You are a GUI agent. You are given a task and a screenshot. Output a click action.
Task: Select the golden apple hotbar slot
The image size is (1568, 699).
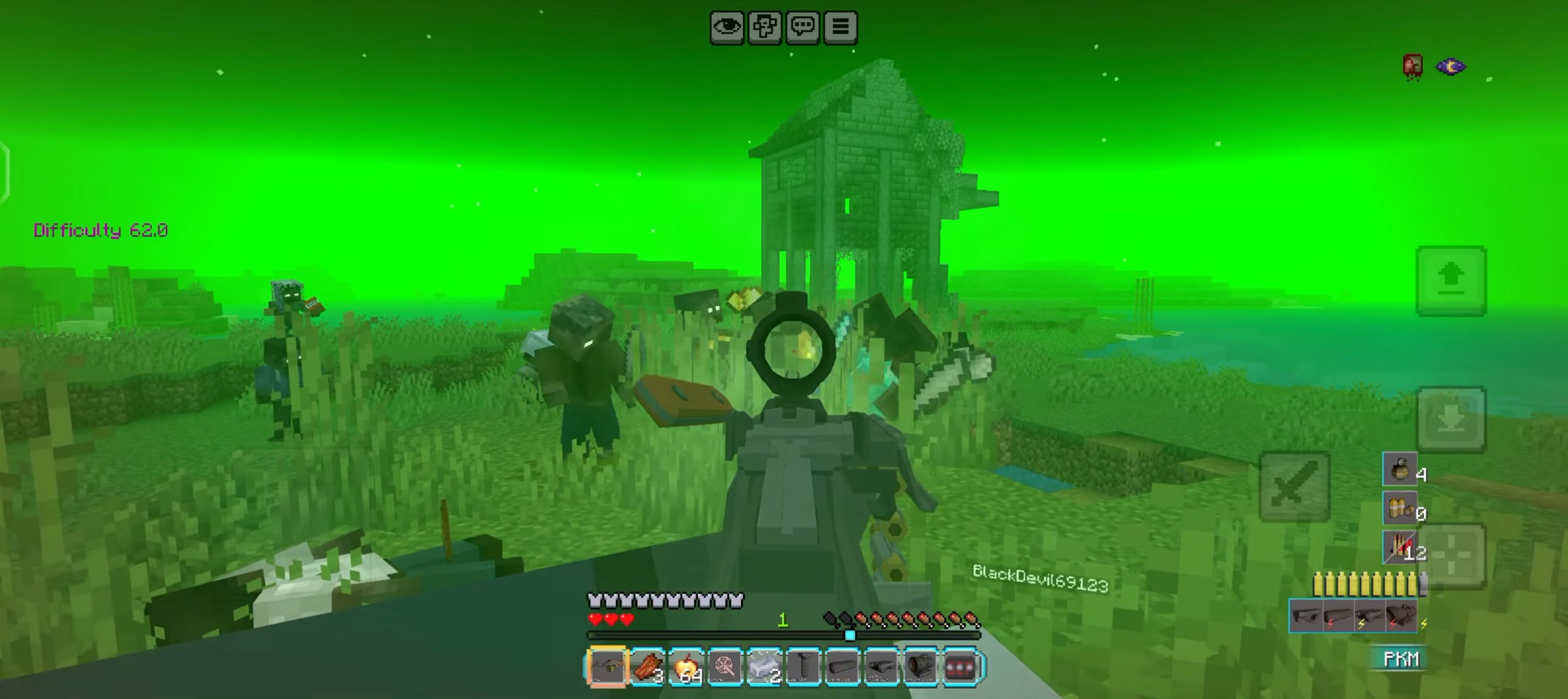click(x=686, y=666)
